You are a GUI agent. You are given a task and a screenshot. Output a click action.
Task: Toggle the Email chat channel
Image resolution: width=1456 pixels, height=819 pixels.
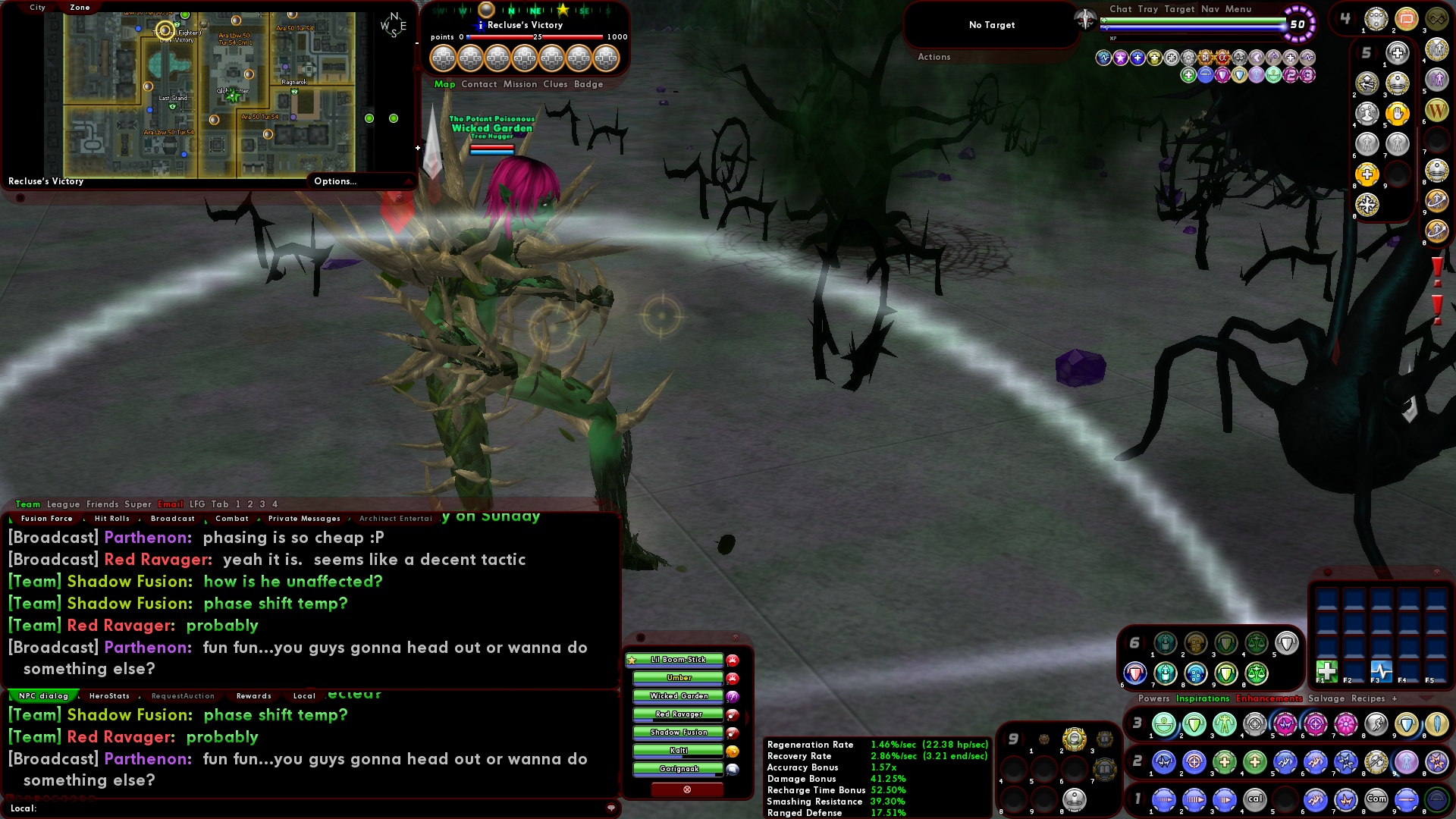(x=171, y=504)
